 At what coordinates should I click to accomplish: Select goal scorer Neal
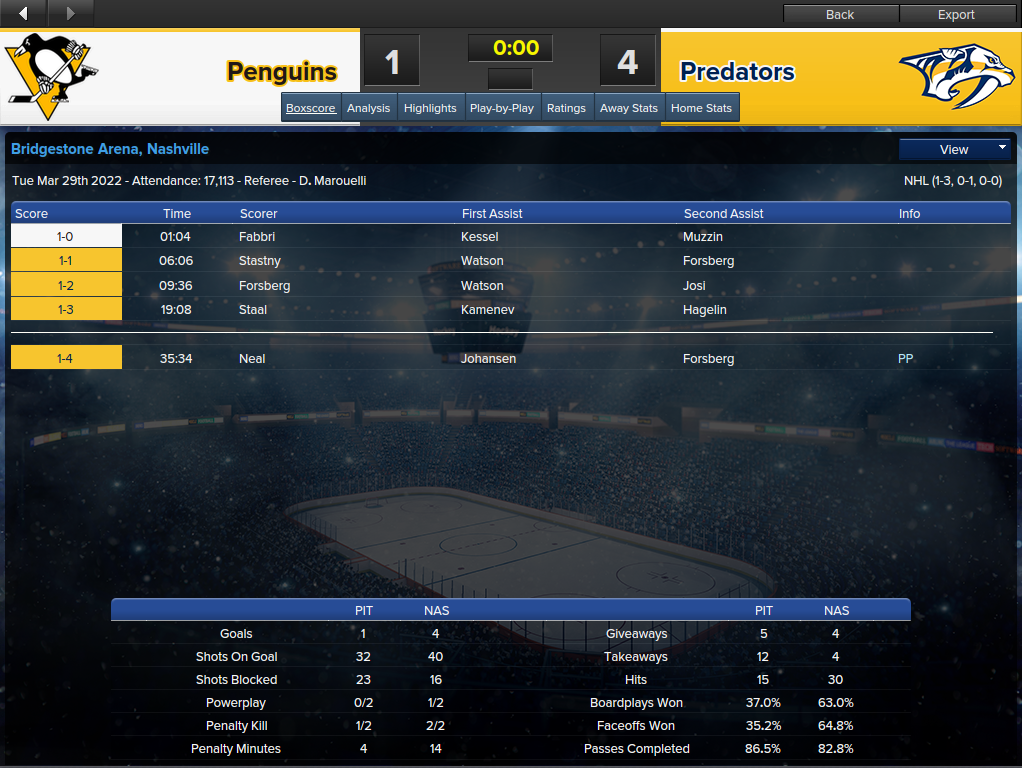[252, 359]
